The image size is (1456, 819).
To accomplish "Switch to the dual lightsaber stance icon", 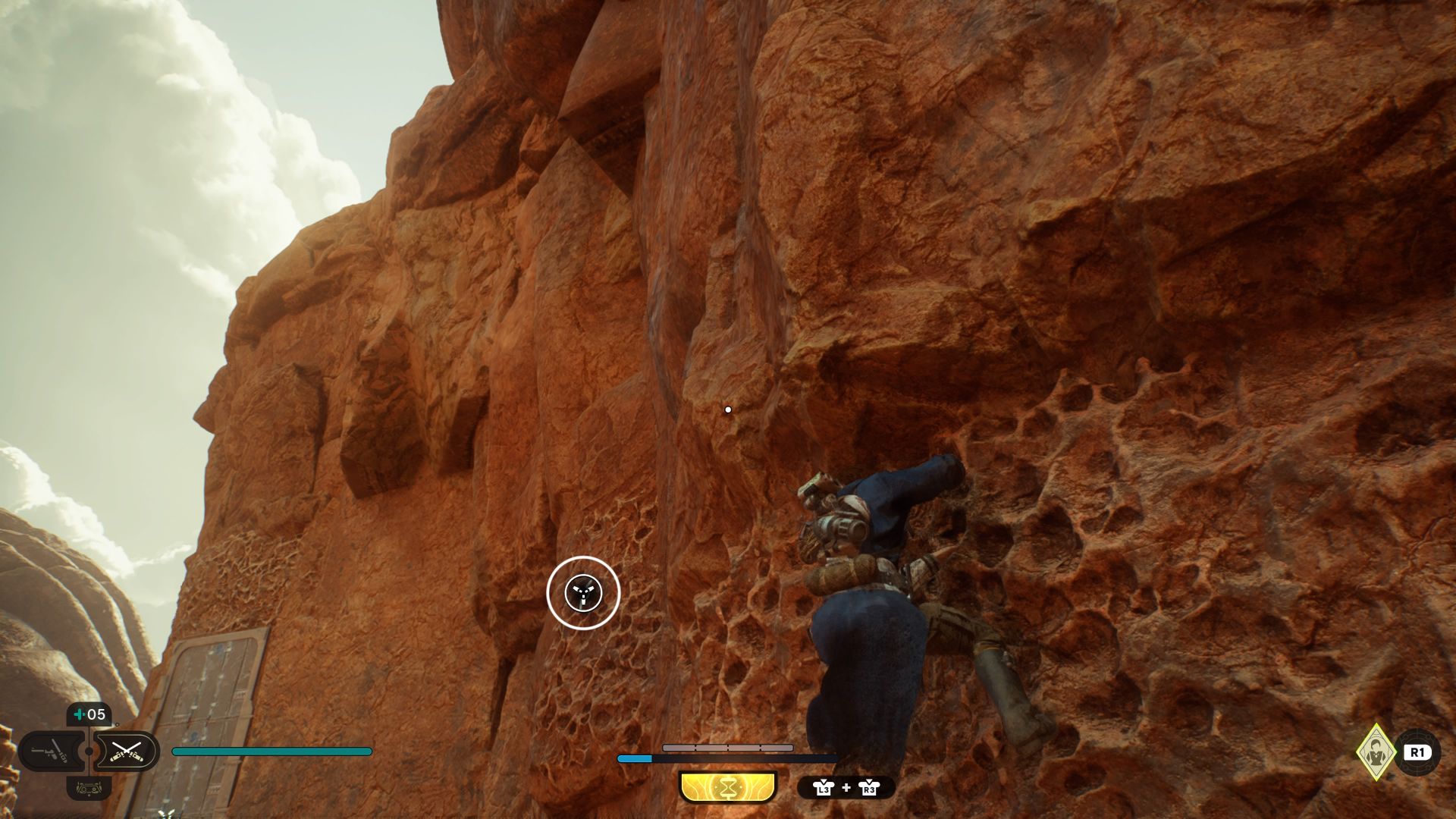I will click(x=127, y=752).
